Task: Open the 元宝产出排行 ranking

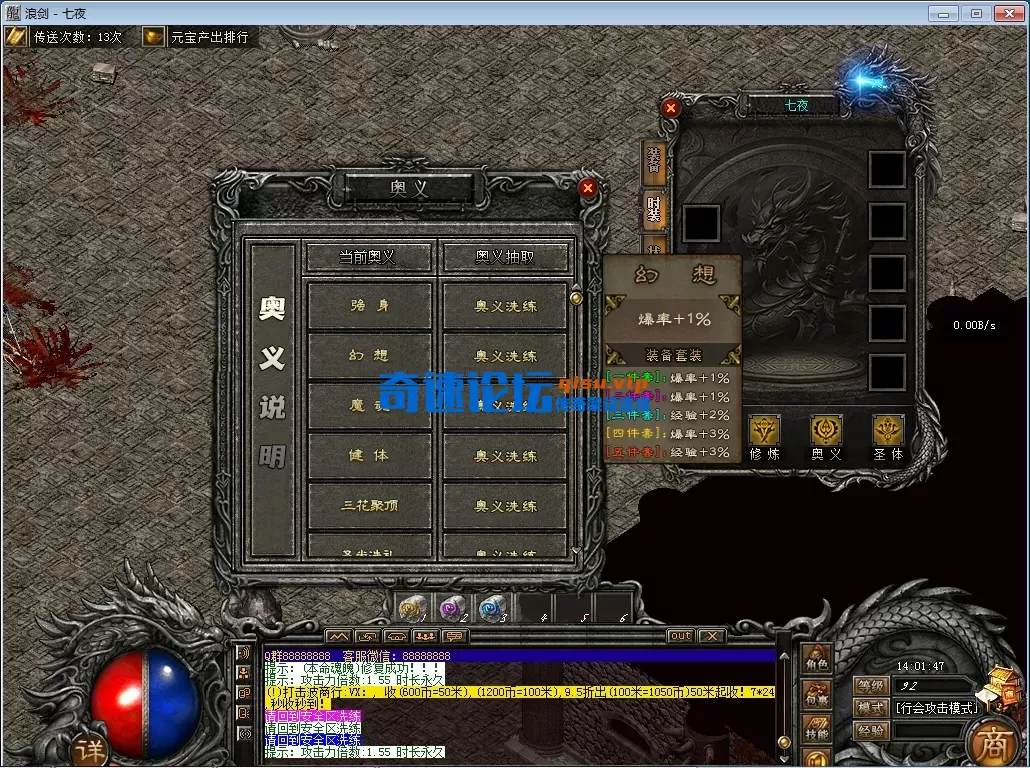Action: pos(197,37)
